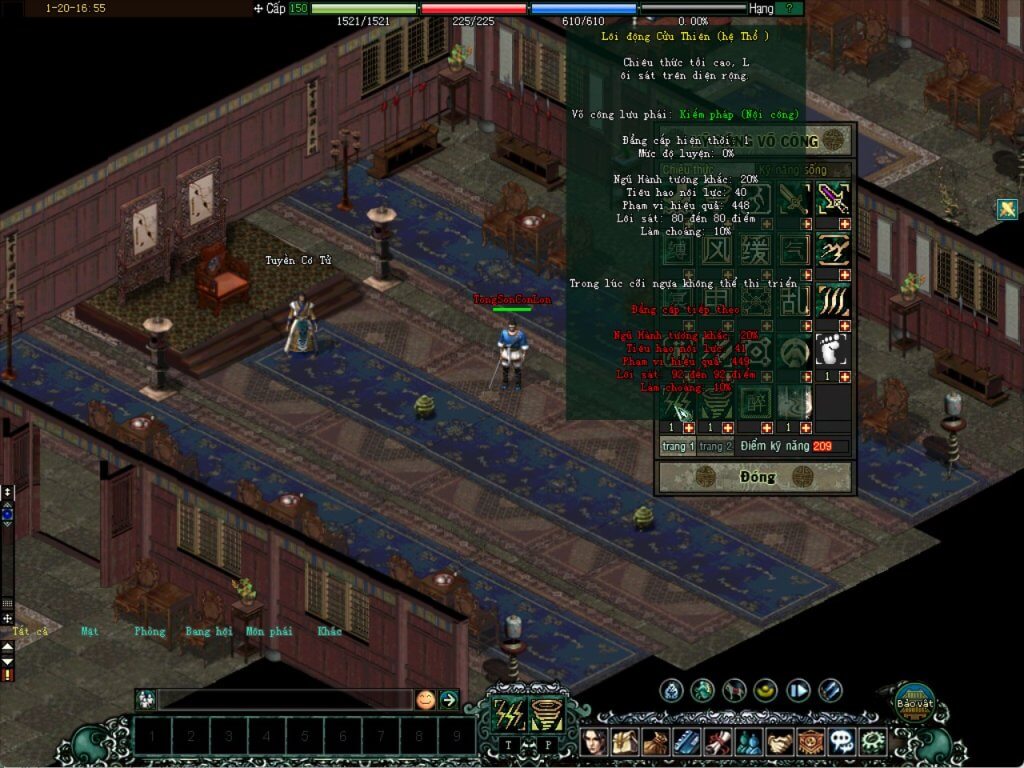The height and width of the screenshot is (768, 1024).
Task: Choose the white footprint skill icon
Action: click(833, 350)
